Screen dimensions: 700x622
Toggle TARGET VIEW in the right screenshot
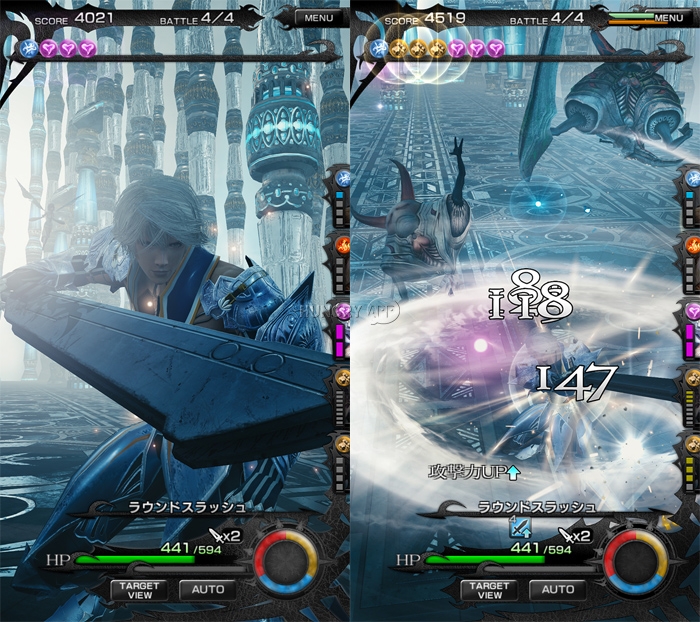tap(489, 589)
